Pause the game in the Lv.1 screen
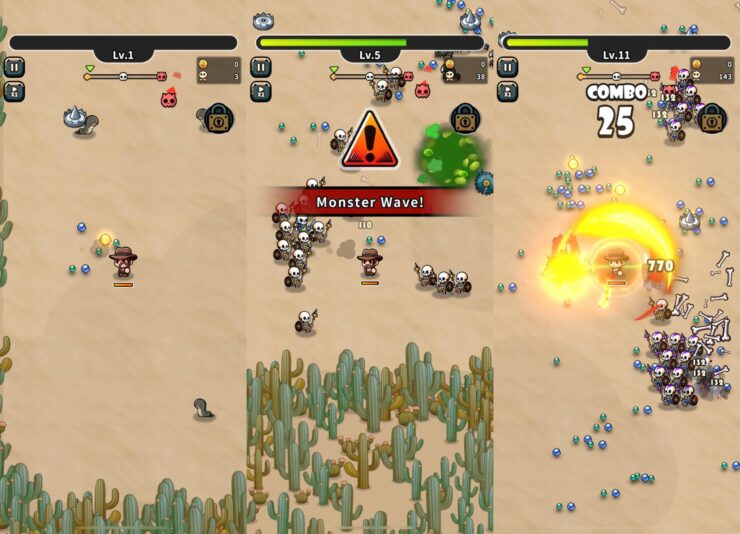Viewport: 740px width, 534px height. [x=14, y=67]
